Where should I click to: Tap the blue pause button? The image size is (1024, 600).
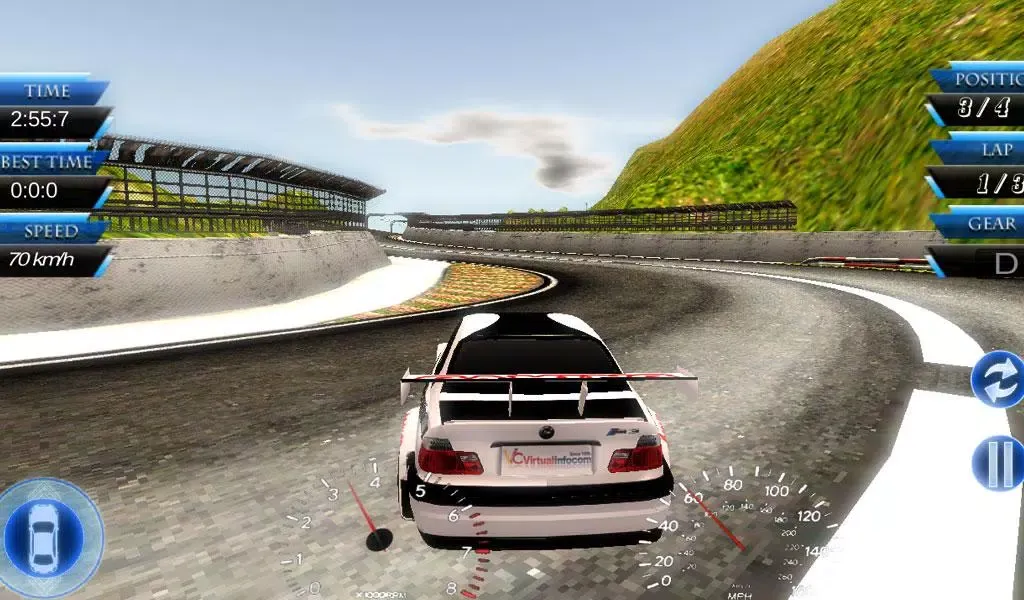tap(1000, 463)
